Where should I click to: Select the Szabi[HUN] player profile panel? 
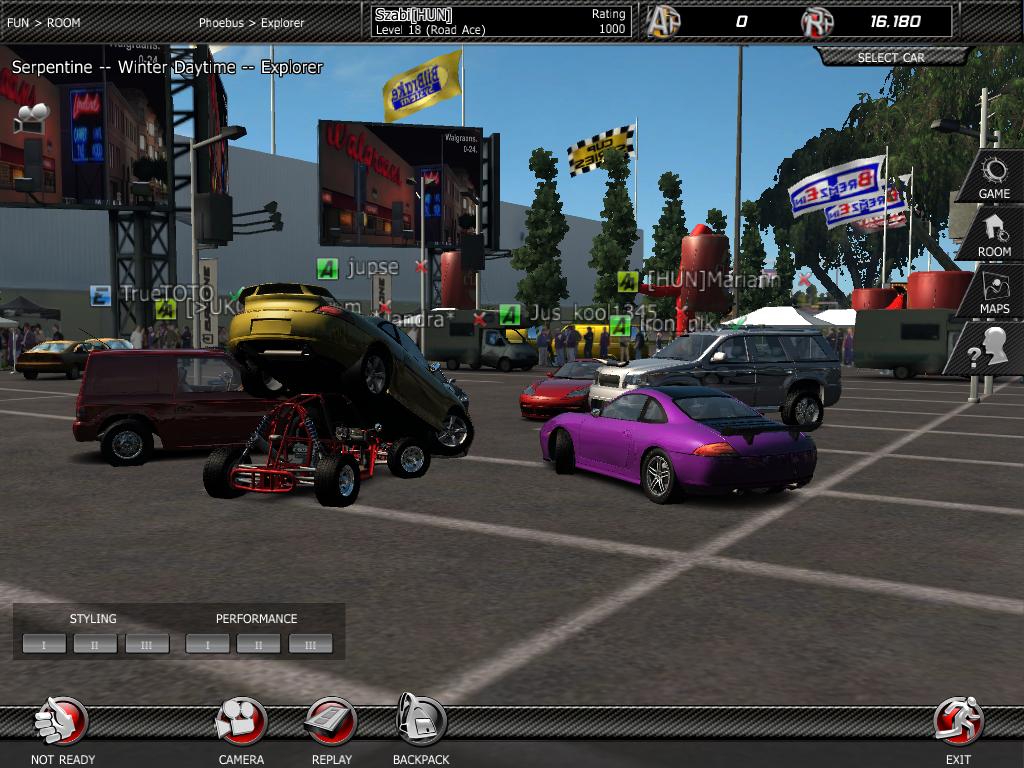tap(500, 21)
